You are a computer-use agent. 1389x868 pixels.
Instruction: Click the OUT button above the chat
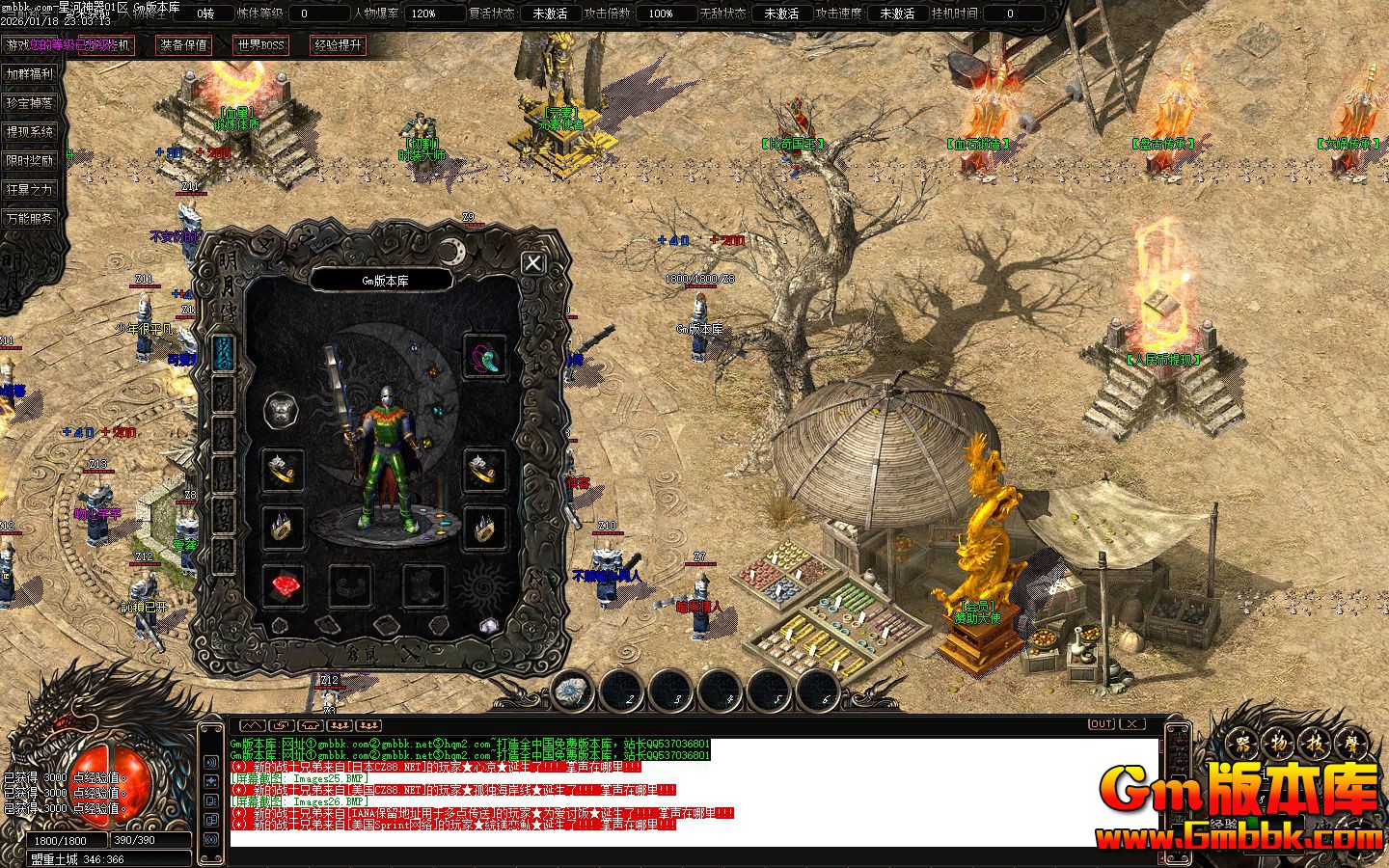point(1101,724)
